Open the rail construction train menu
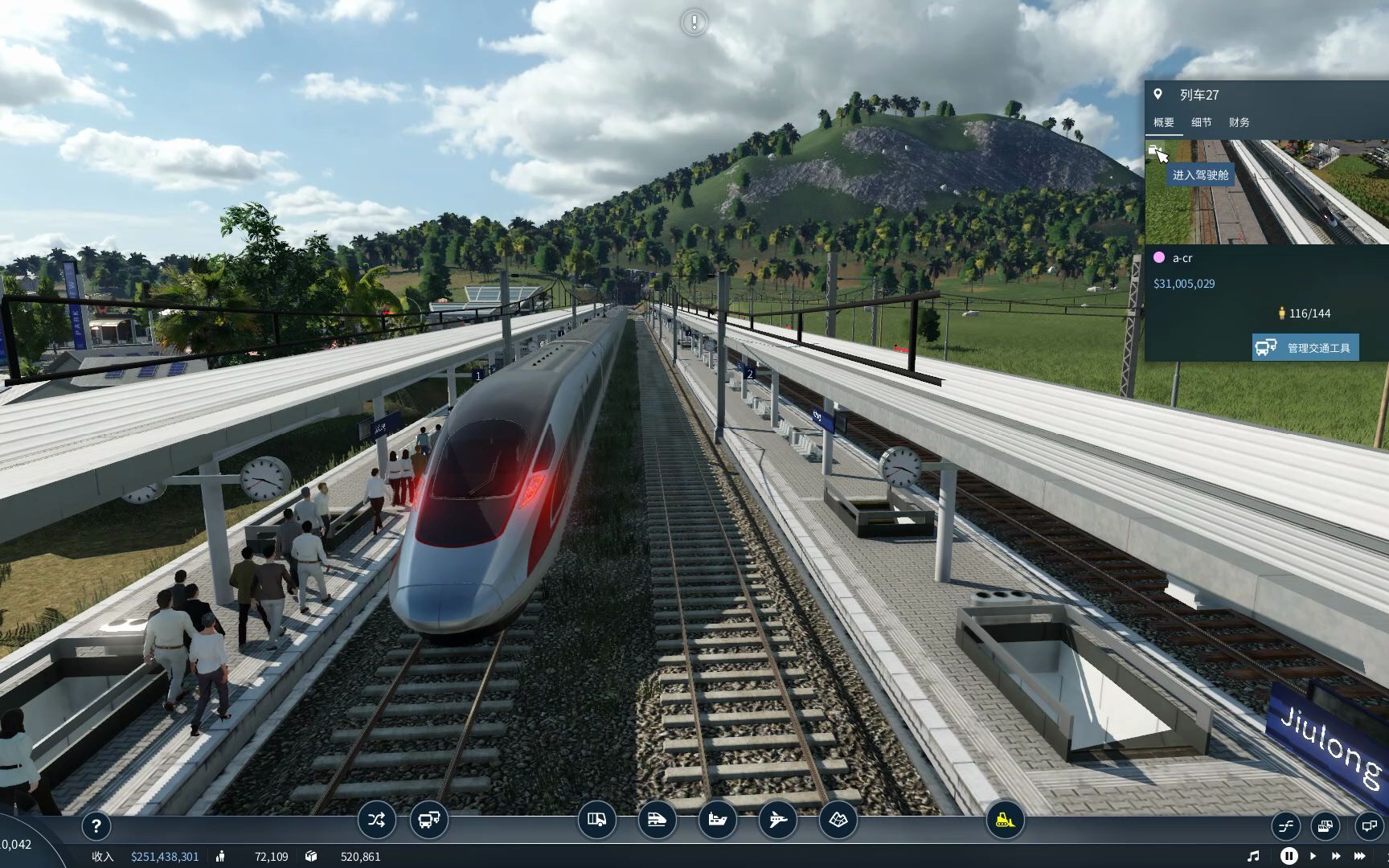Screen dimensions: 1389x868 click(657, 821)
